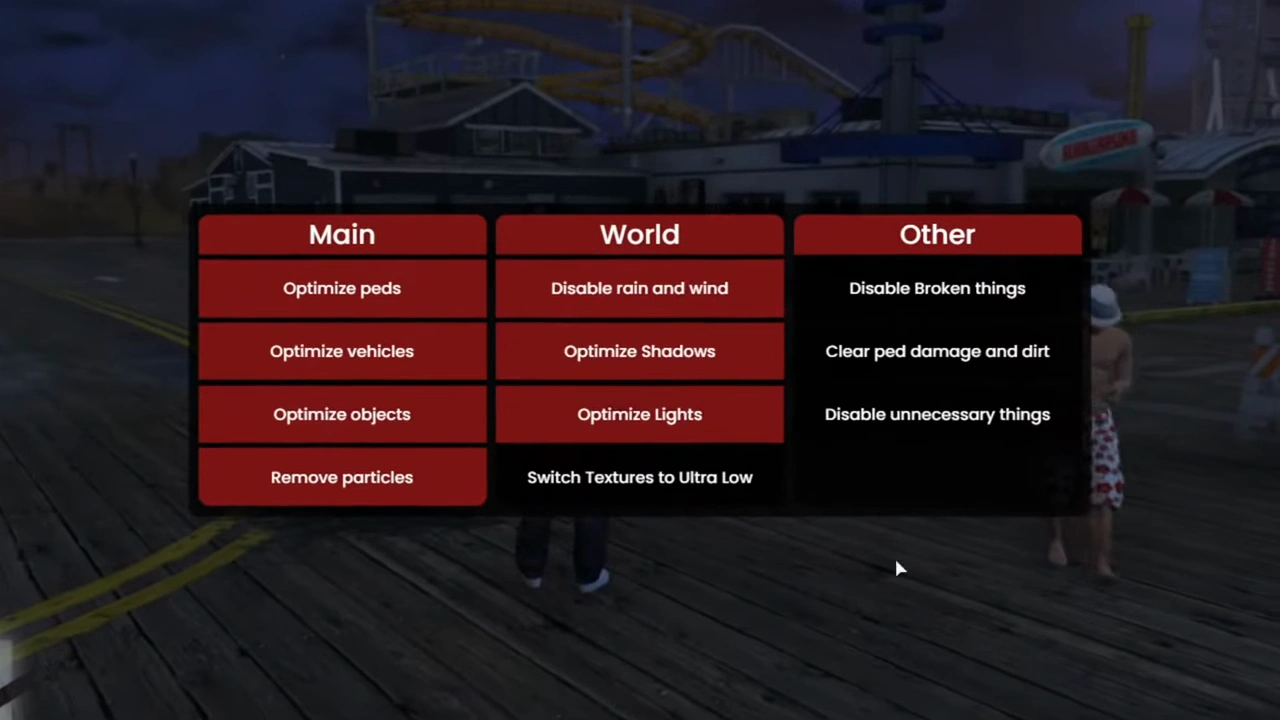Click Remove particles
1280x720 pixels.
[x=342, y=477]
